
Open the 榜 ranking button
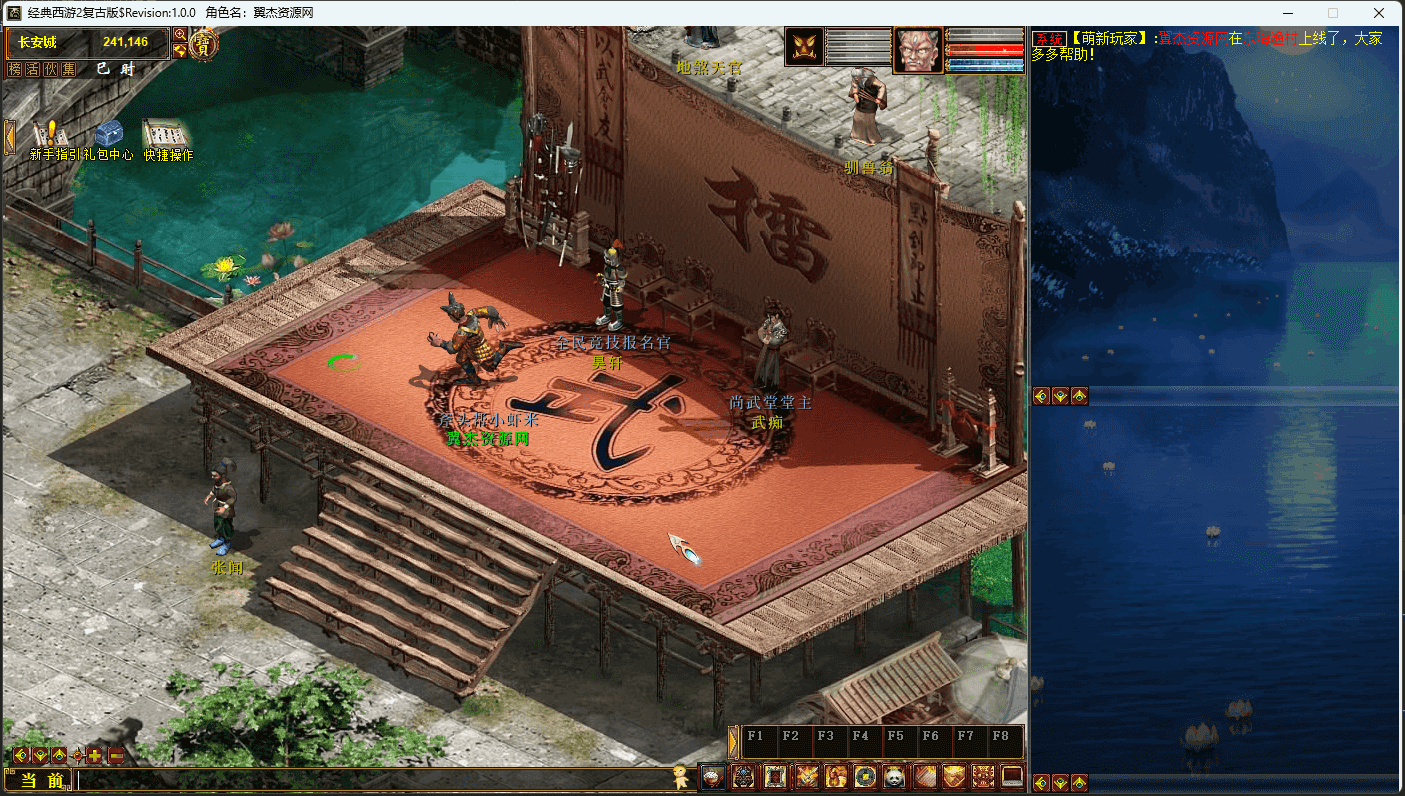point(15,69)
